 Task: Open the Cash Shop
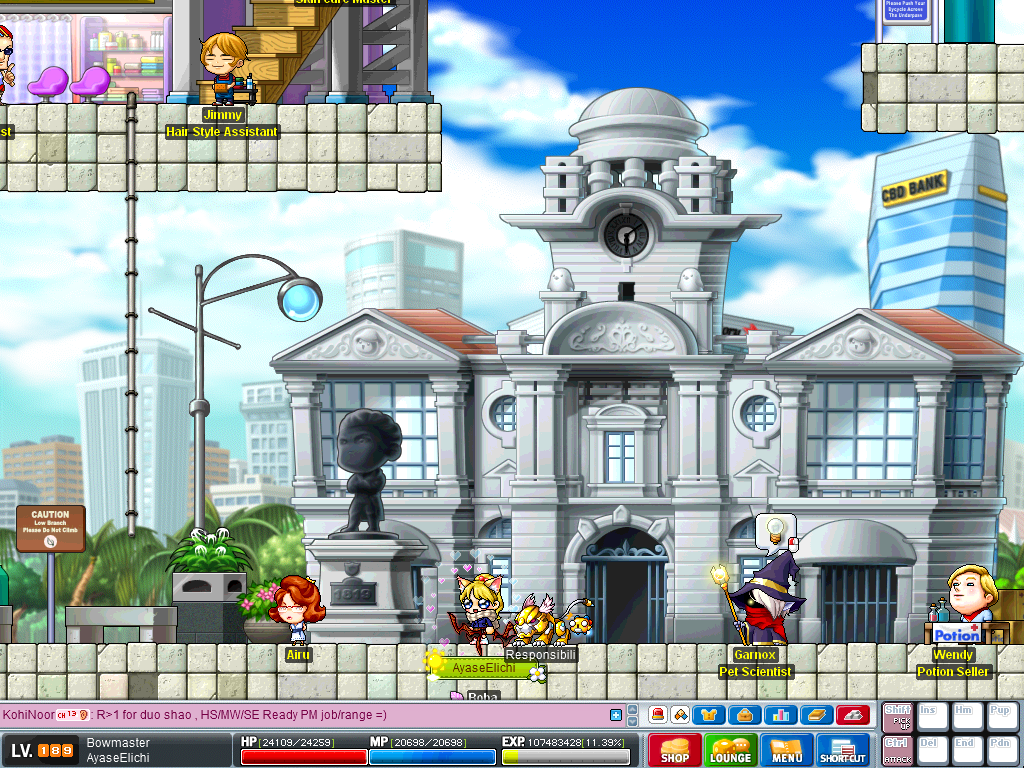pyautogui.click(x=674, y=750)
